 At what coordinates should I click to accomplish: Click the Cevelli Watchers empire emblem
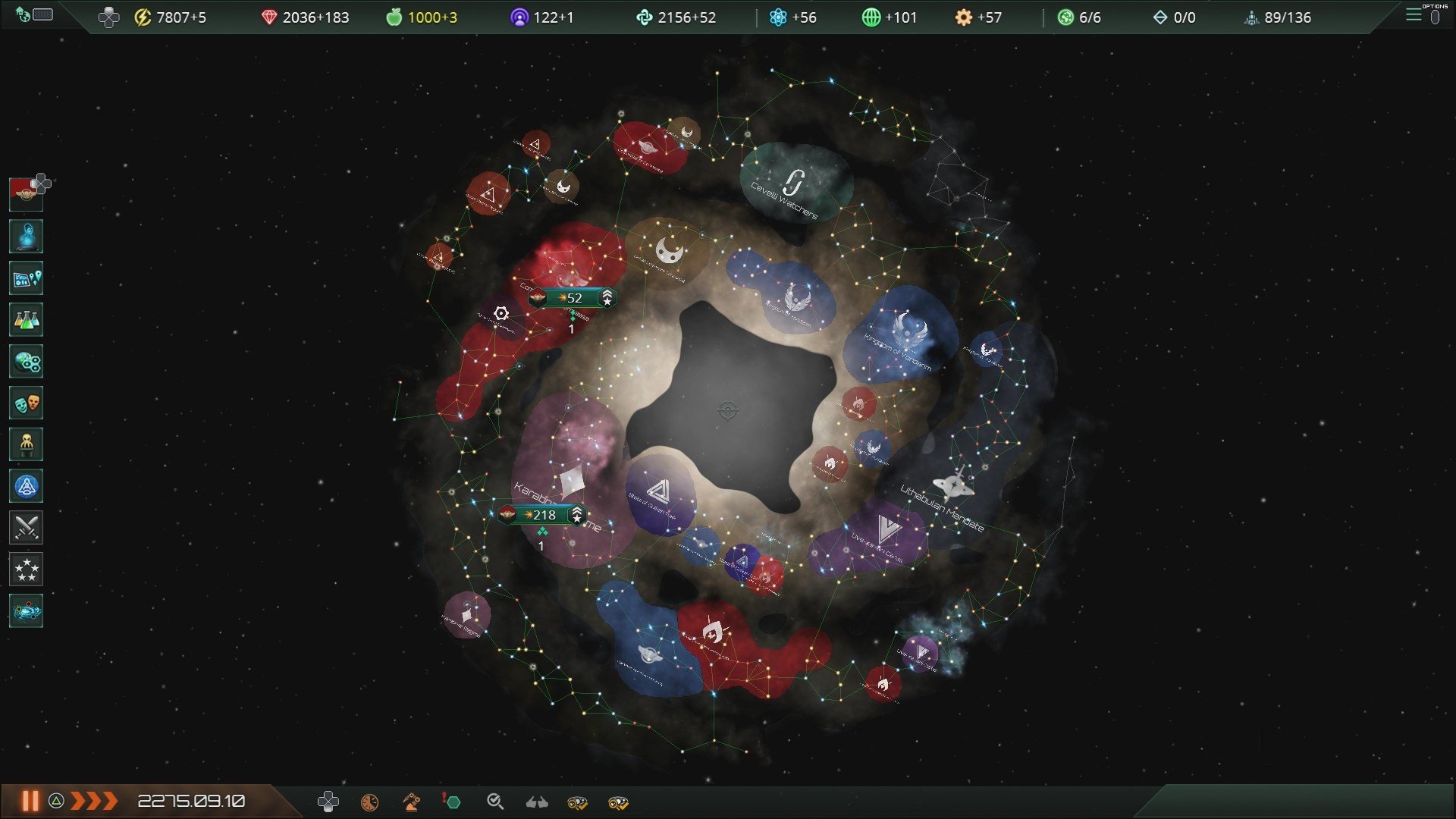click(793, 182)
